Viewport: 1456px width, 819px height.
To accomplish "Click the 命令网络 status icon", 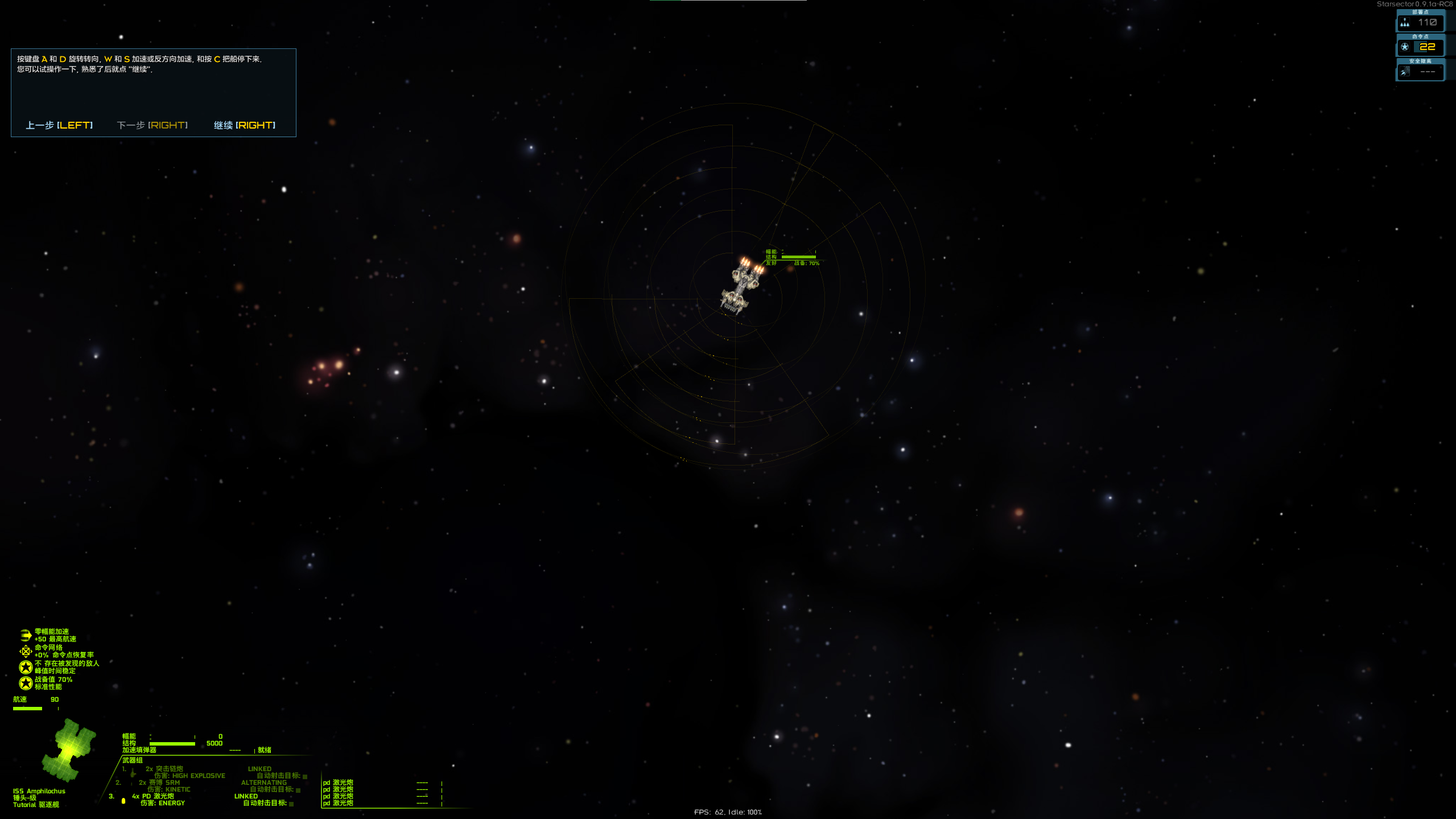I will 26,651.
